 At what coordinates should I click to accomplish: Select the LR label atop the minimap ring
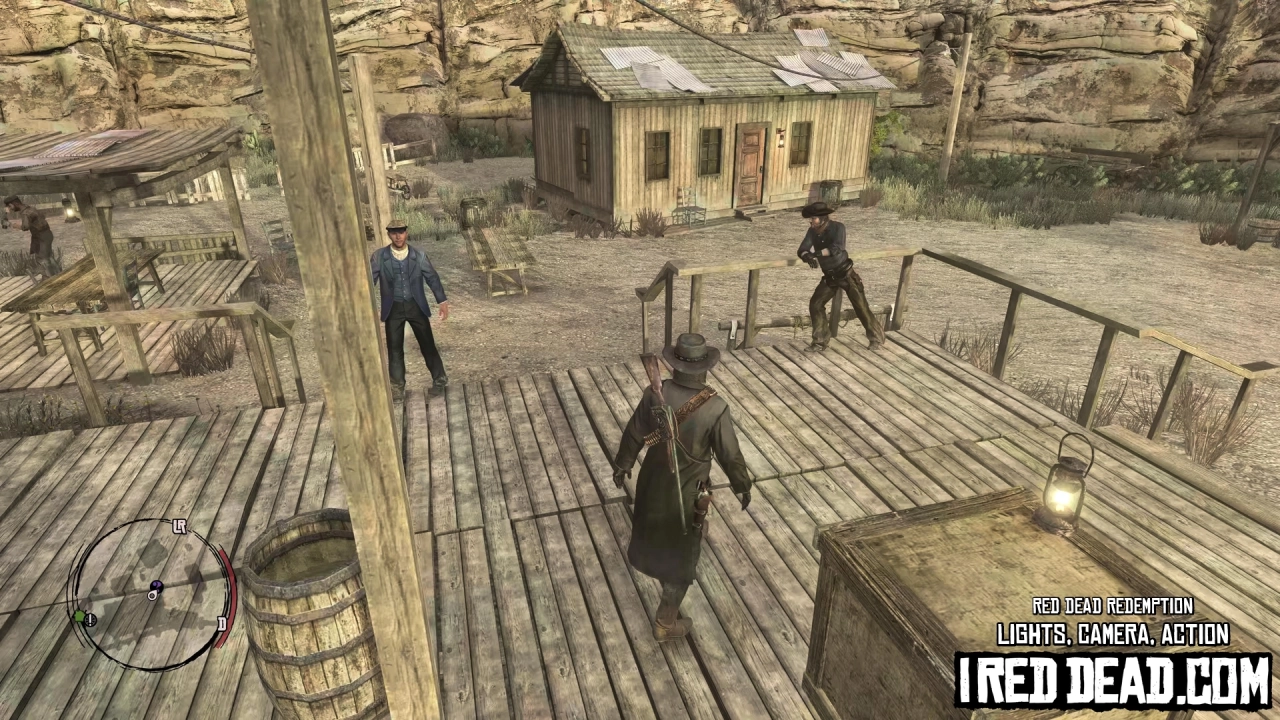click(x=179, y=526)
